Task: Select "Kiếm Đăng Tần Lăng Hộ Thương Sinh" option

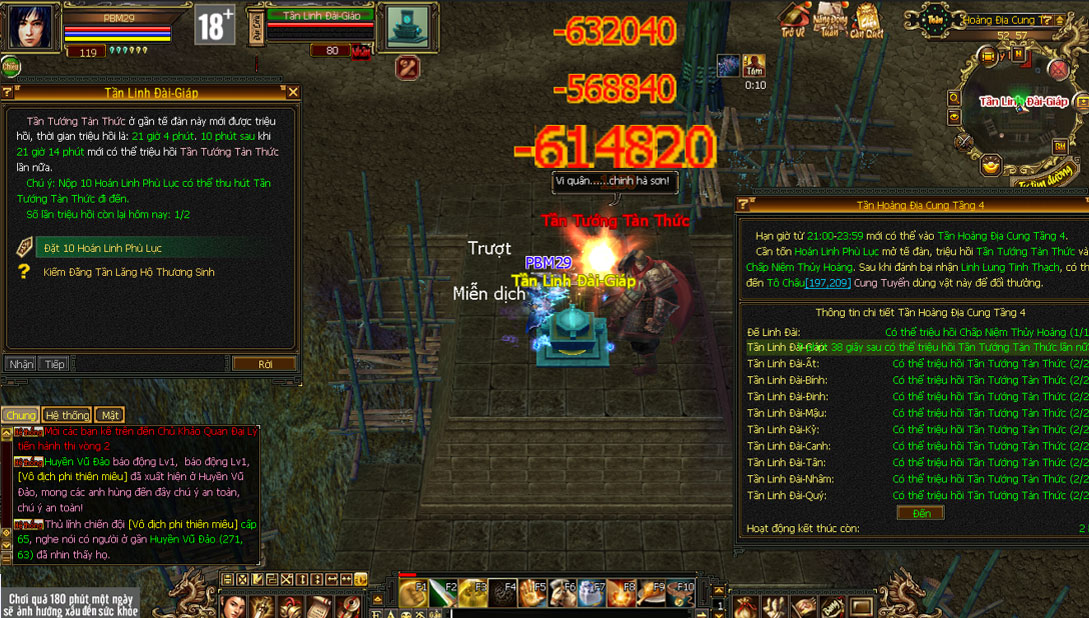Action: [128, 272]
